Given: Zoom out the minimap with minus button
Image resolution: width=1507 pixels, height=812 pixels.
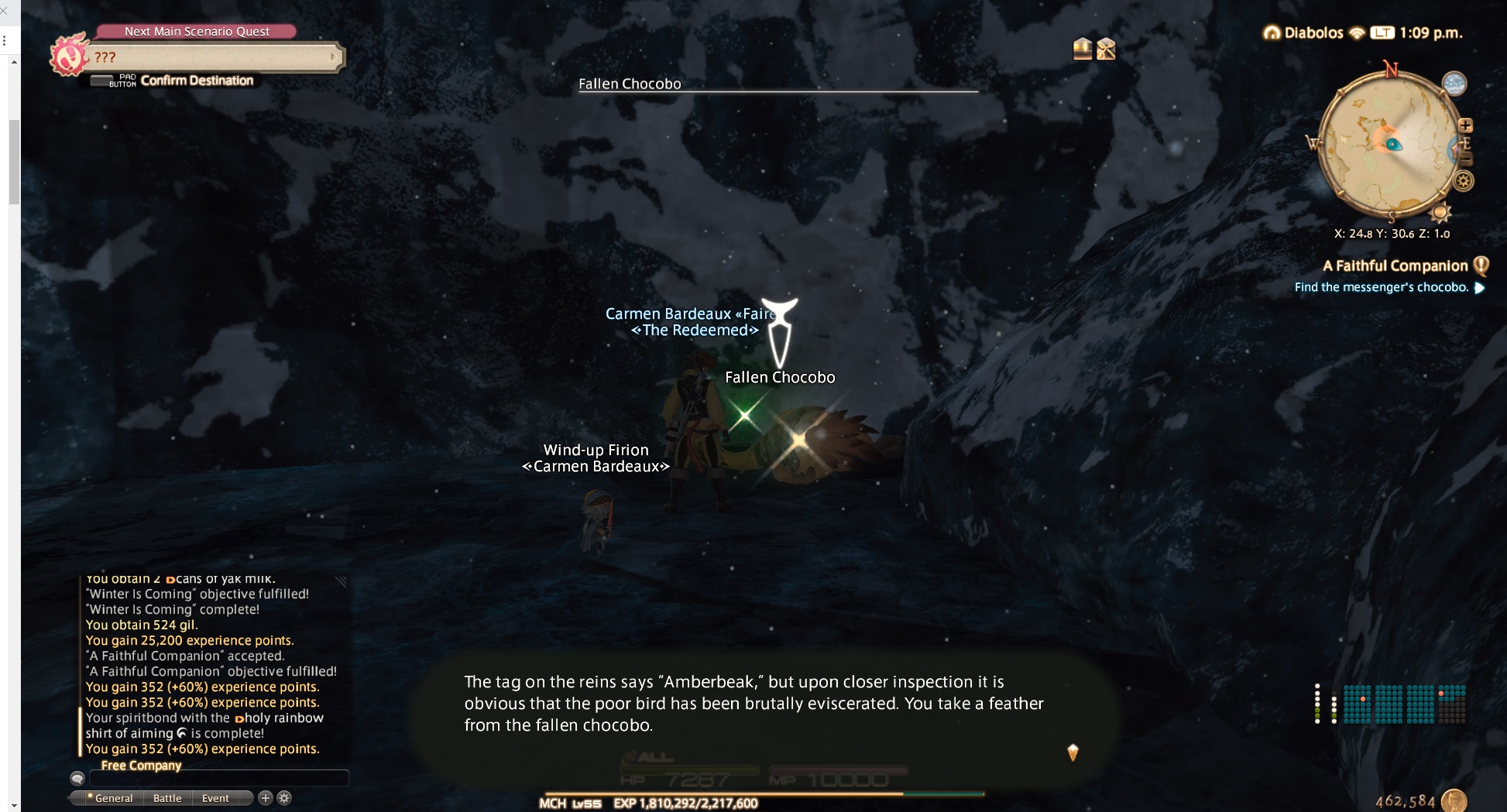Looking at the screenshot, I should pyautogui.click(x=1465, y=159).
